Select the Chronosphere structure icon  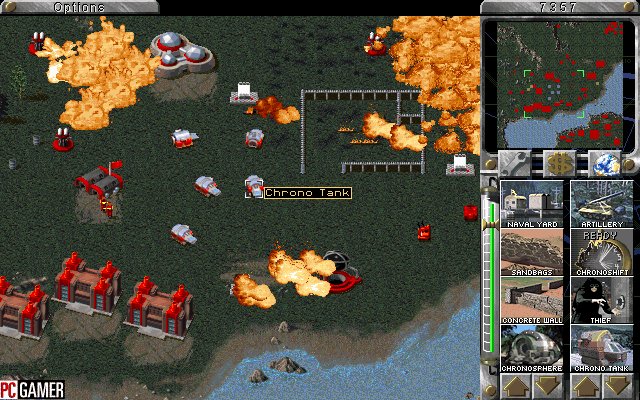(x=532, y=350)
